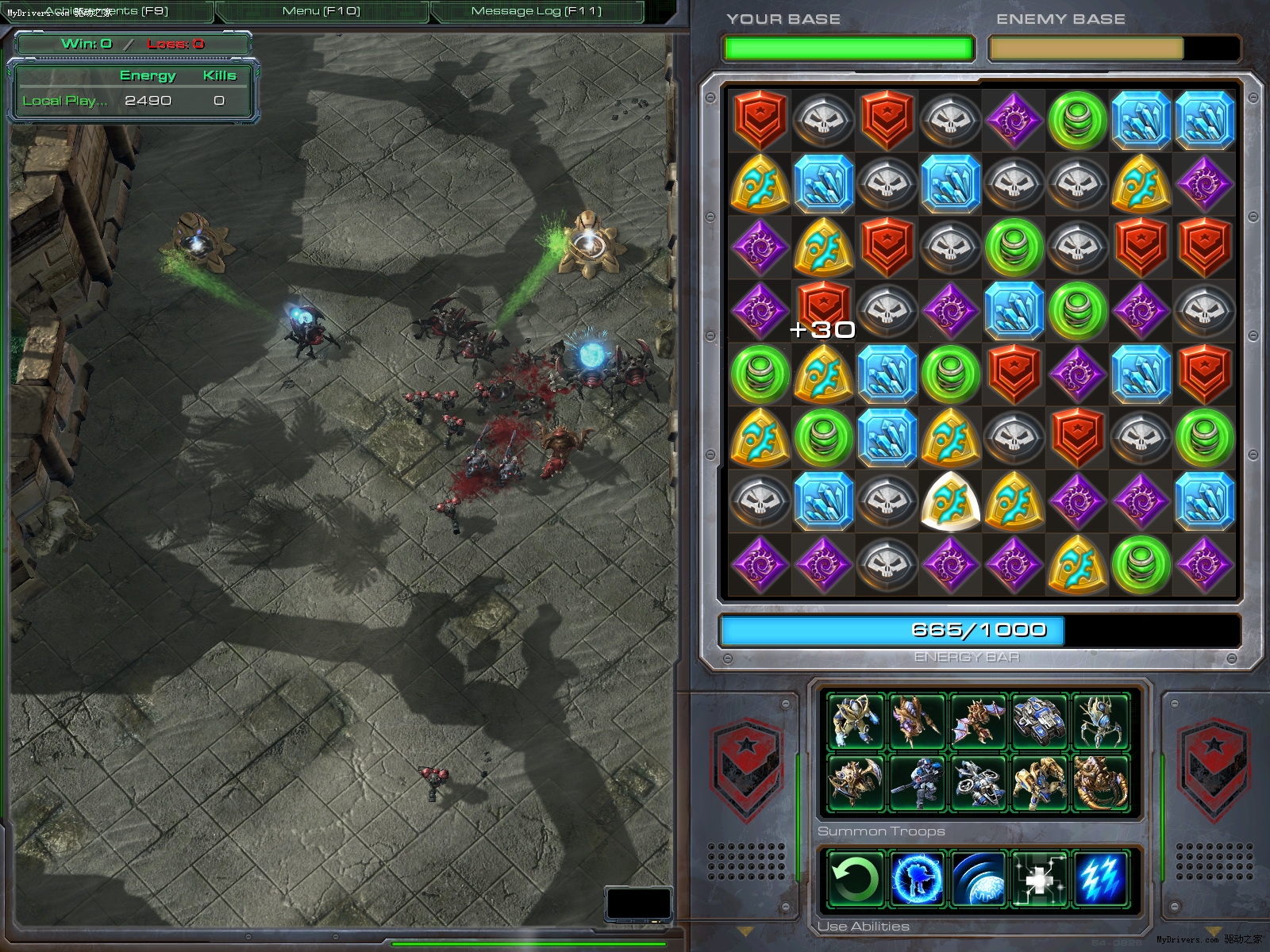
Task: Summon the Banshee aircraft
Action: point(977,782)
